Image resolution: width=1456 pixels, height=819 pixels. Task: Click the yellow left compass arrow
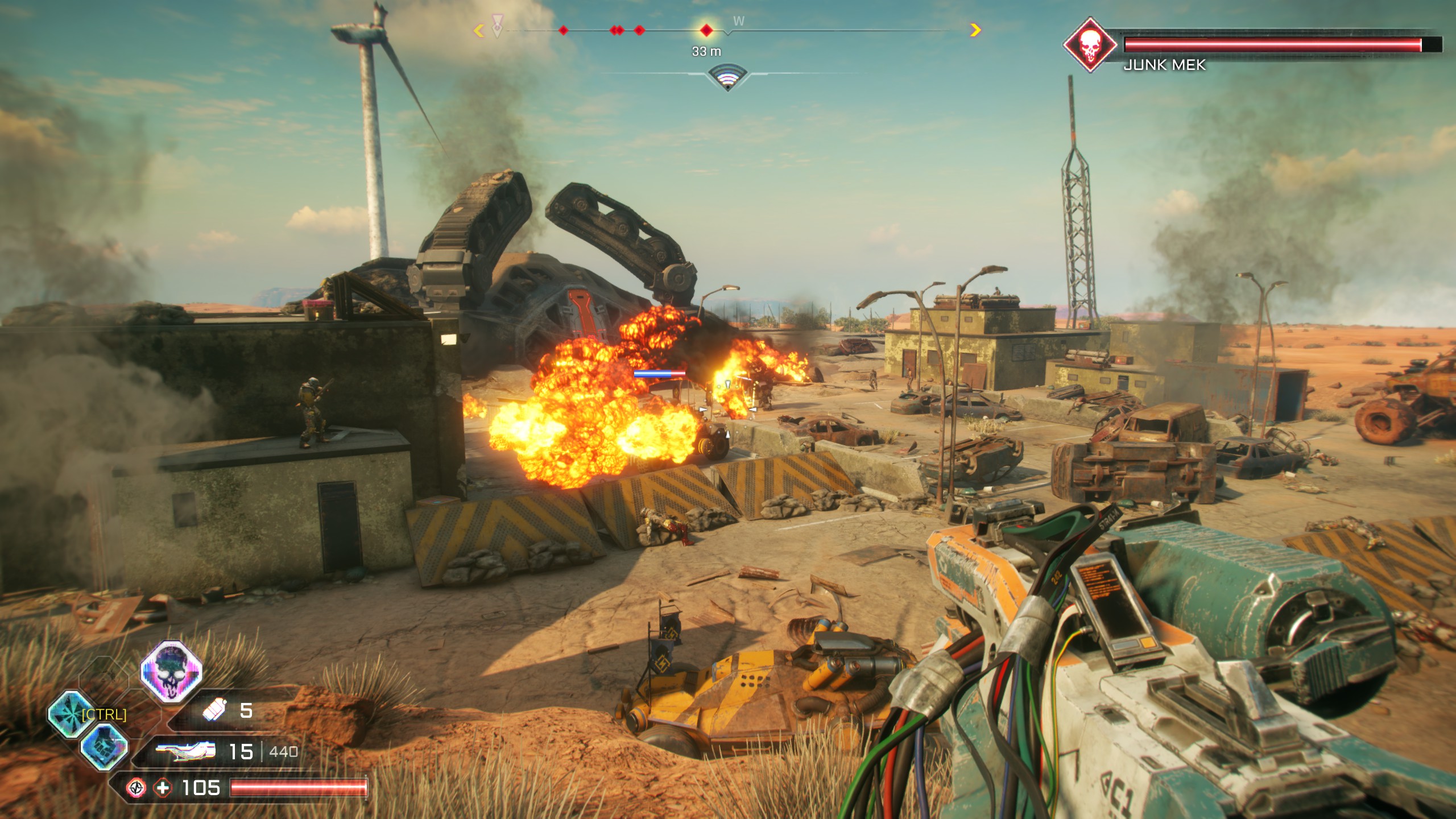479,30
